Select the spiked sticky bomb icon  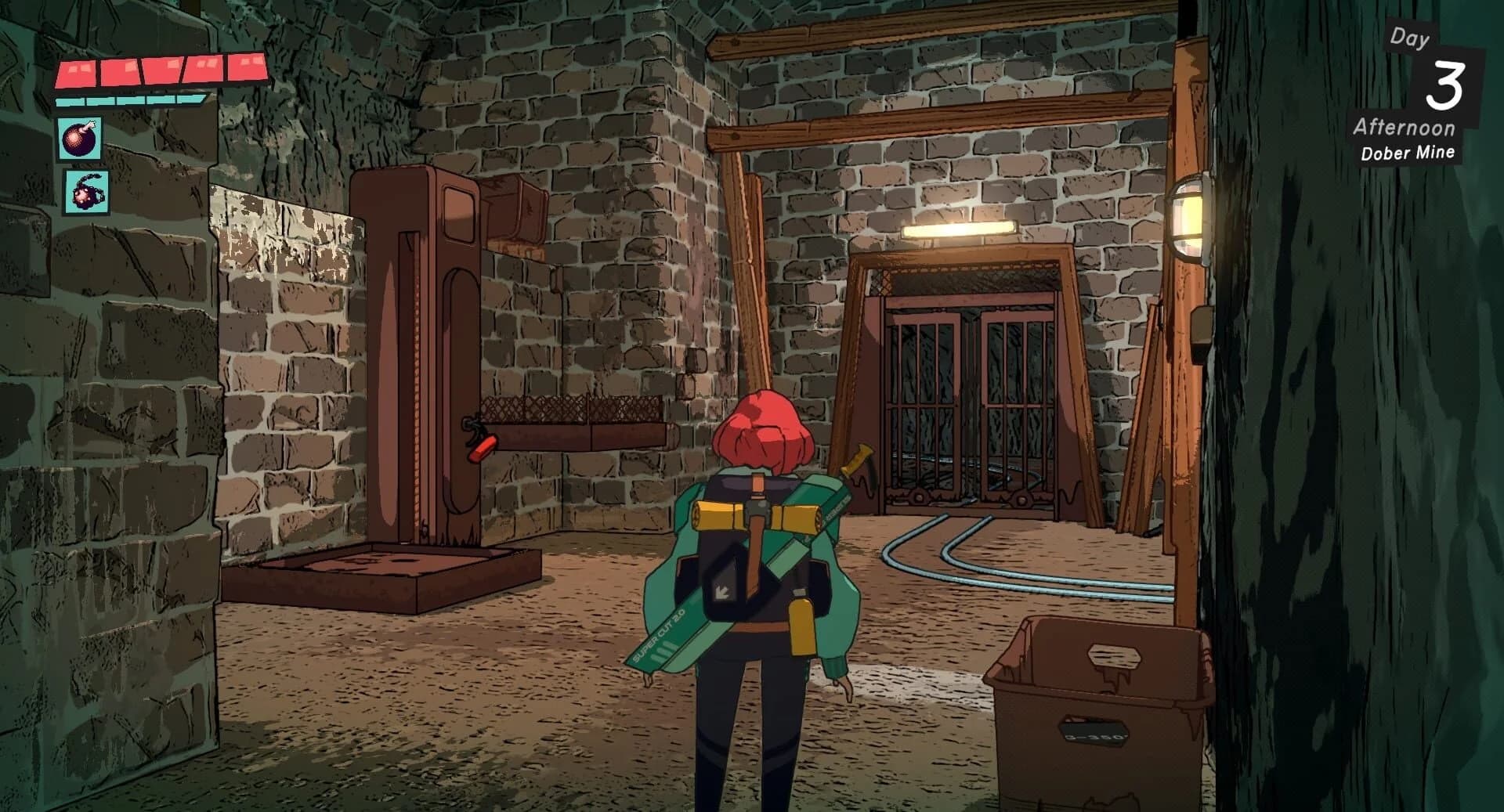click(89, 190)
